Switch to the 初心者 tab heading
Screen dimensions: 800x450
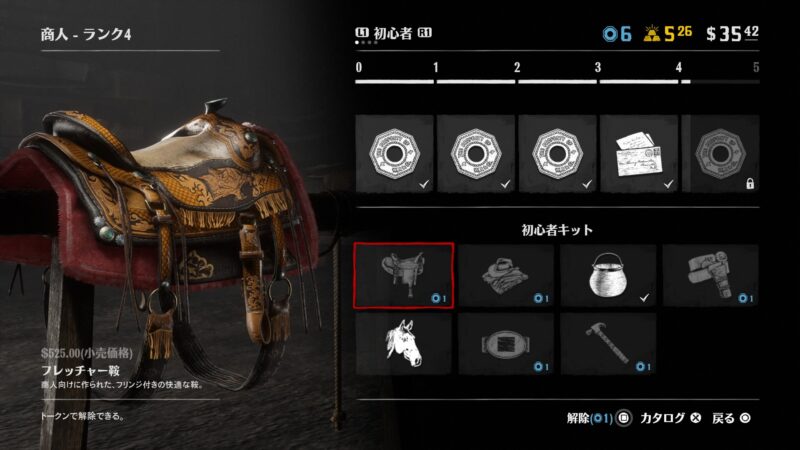tap(395, 34)
